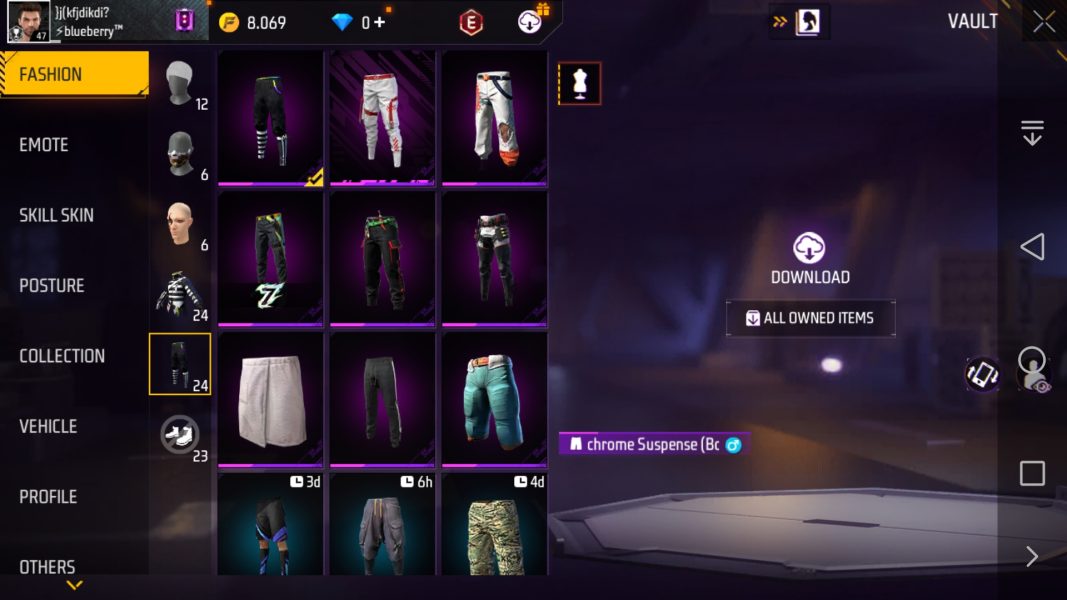Add more diamonds with the plus
Image resolution: width=1067 pixels, height=600 pixels.
tap(379, 22)
